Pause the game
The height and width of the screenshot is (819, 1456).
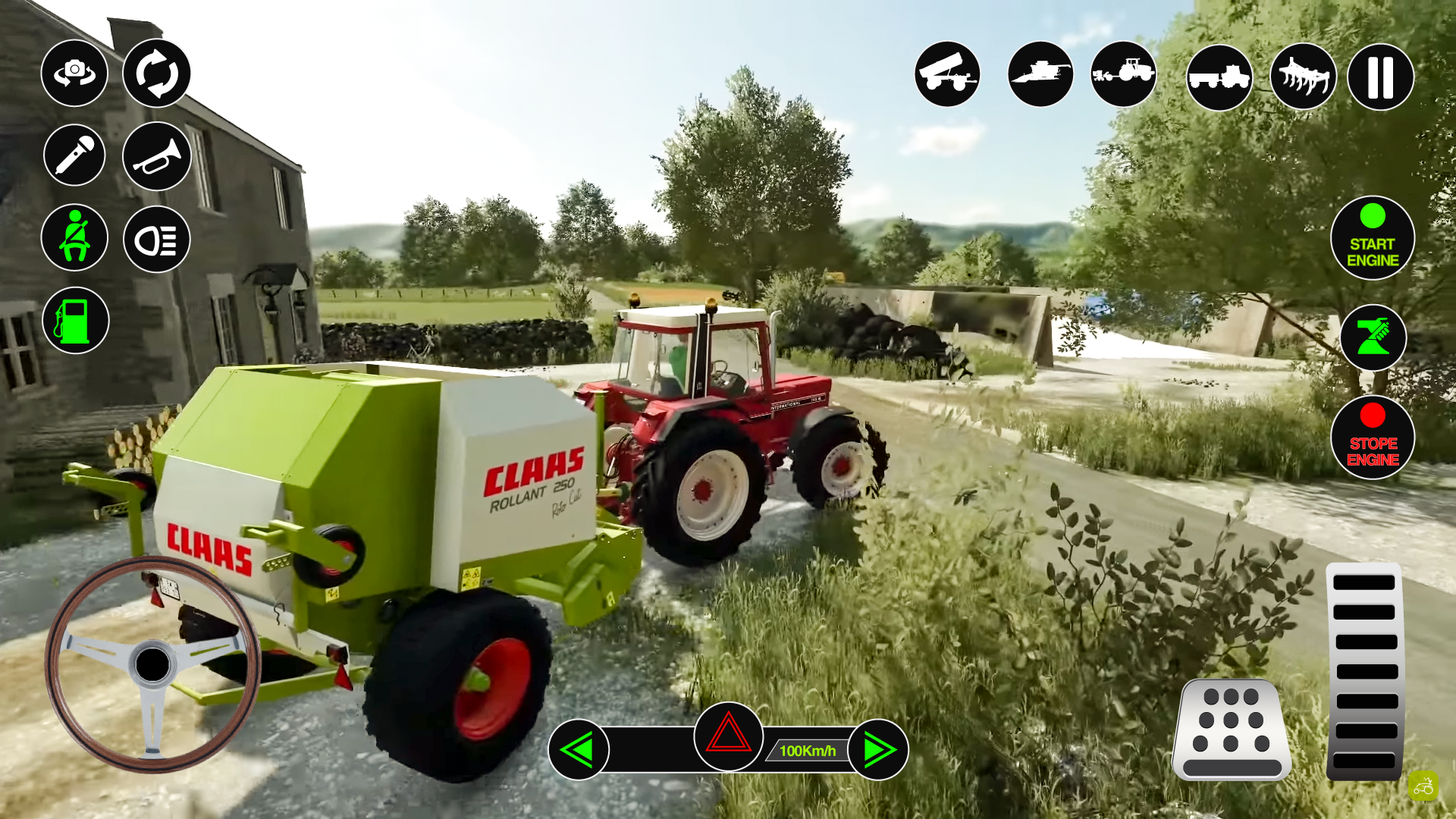1379,76
